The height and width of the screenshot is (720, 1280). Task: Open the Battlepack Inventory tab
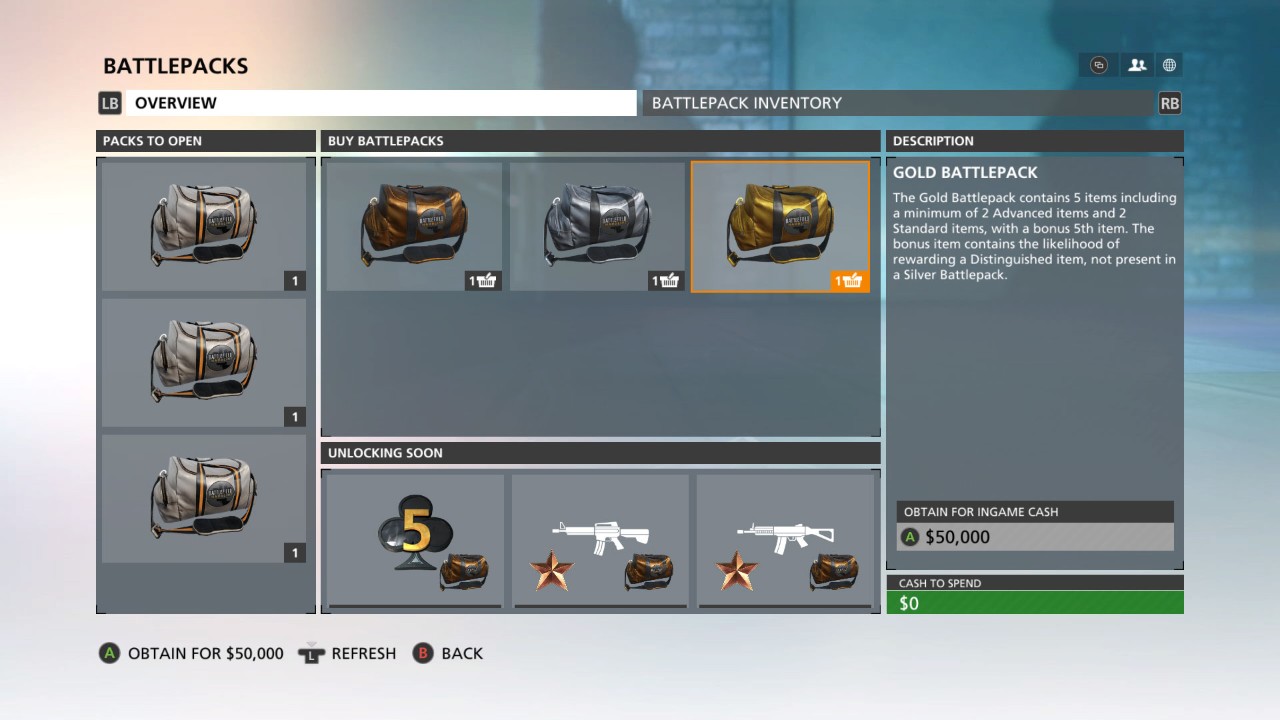pos(898,103)
